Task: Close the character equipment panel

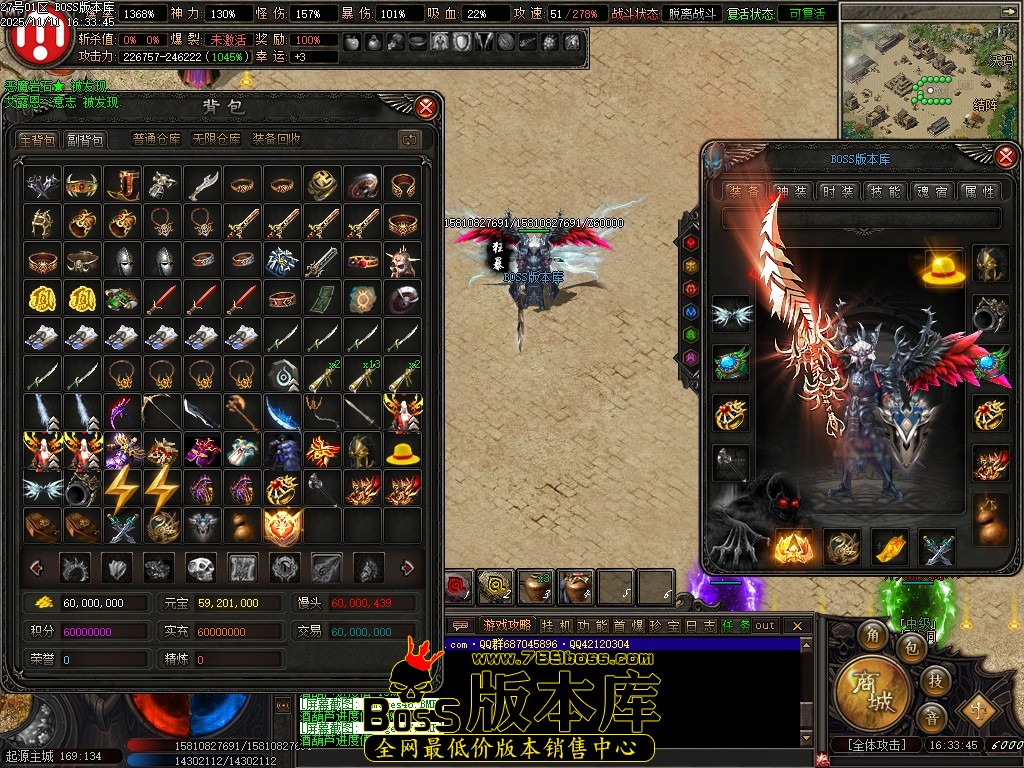Action: click(x=1006, y=156)
